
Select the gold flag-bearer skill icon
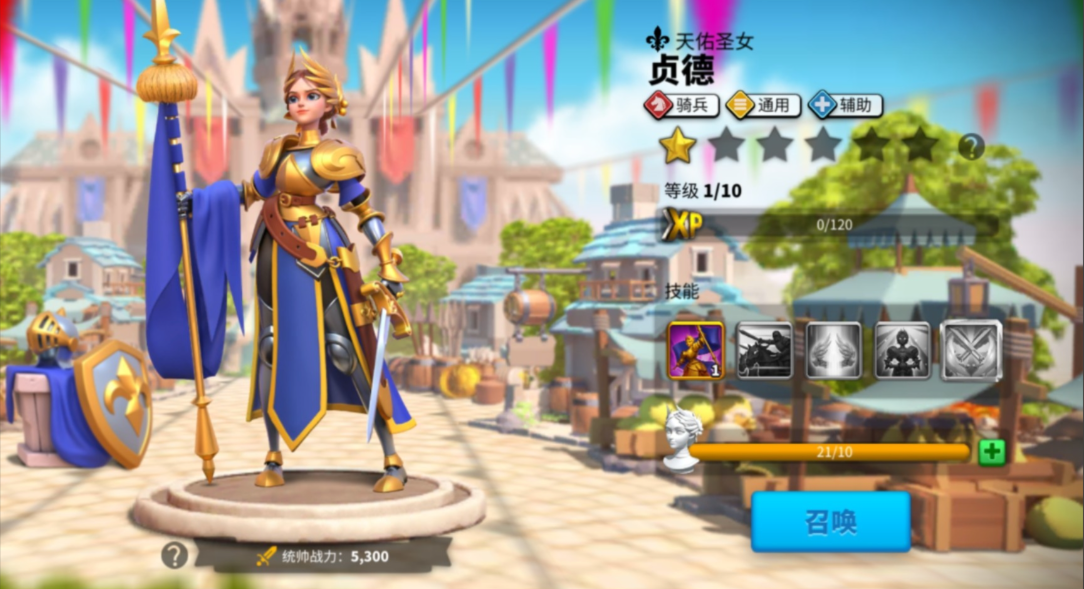(696, 350)
